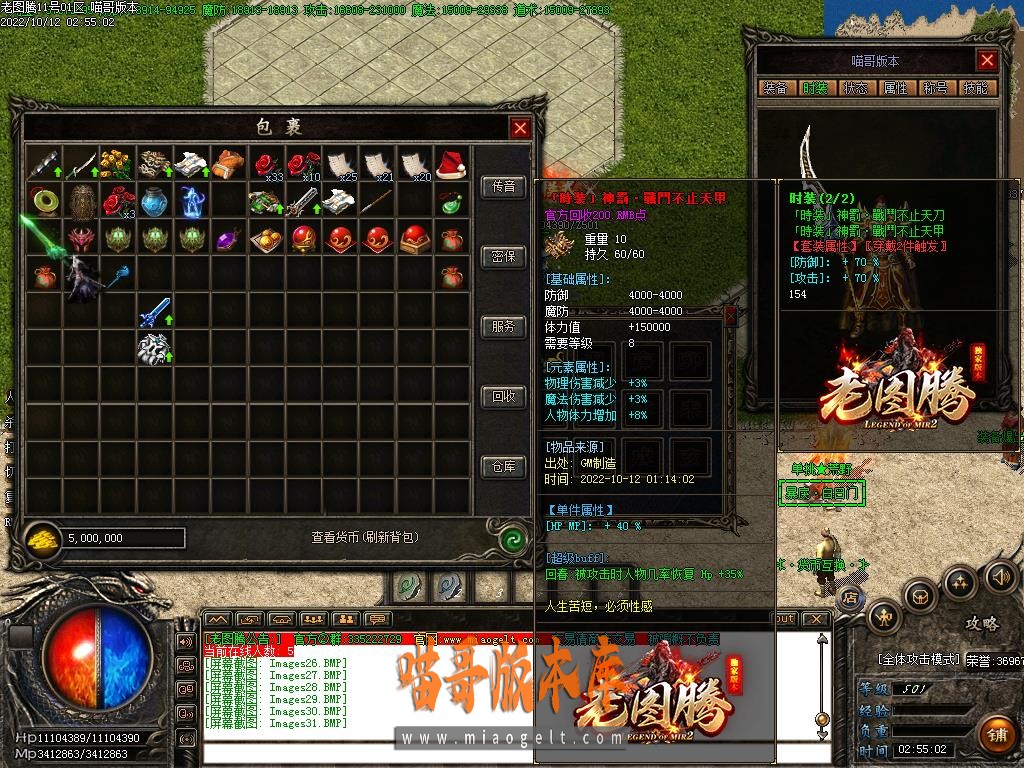This screenshot has width=1024, height=768.
Task: Select the yellow flower bouquet item
Action: coord(117,163)
